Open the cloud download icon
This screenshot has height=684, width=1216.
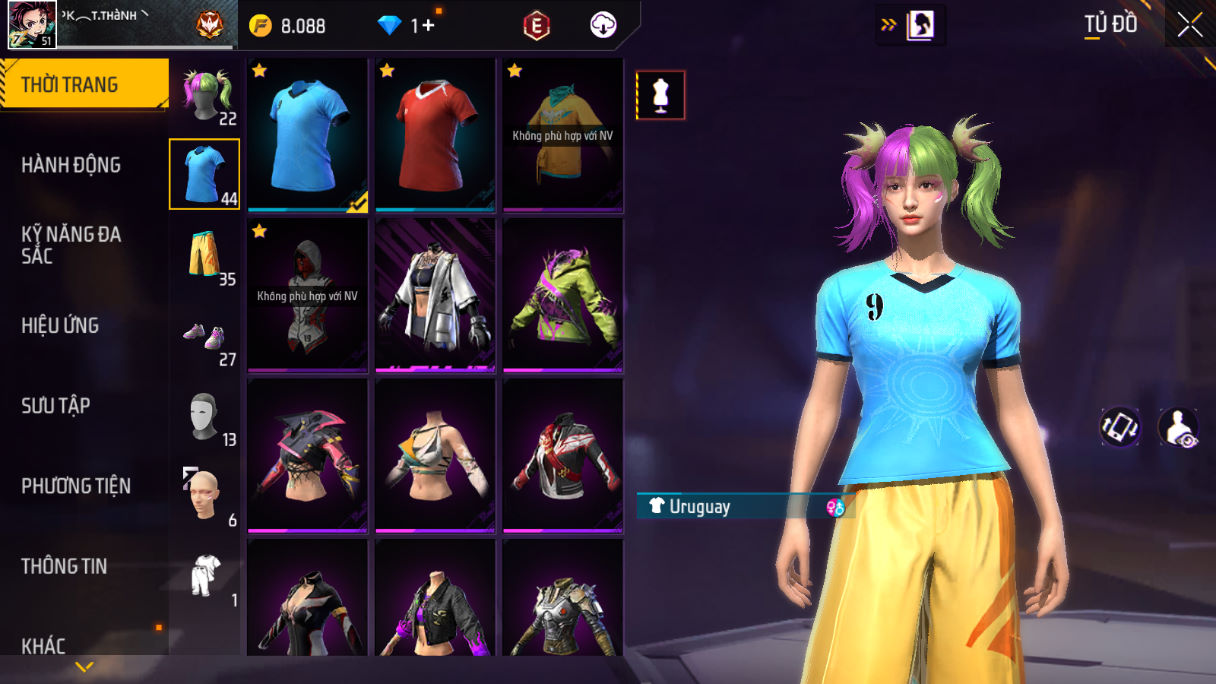603,26
